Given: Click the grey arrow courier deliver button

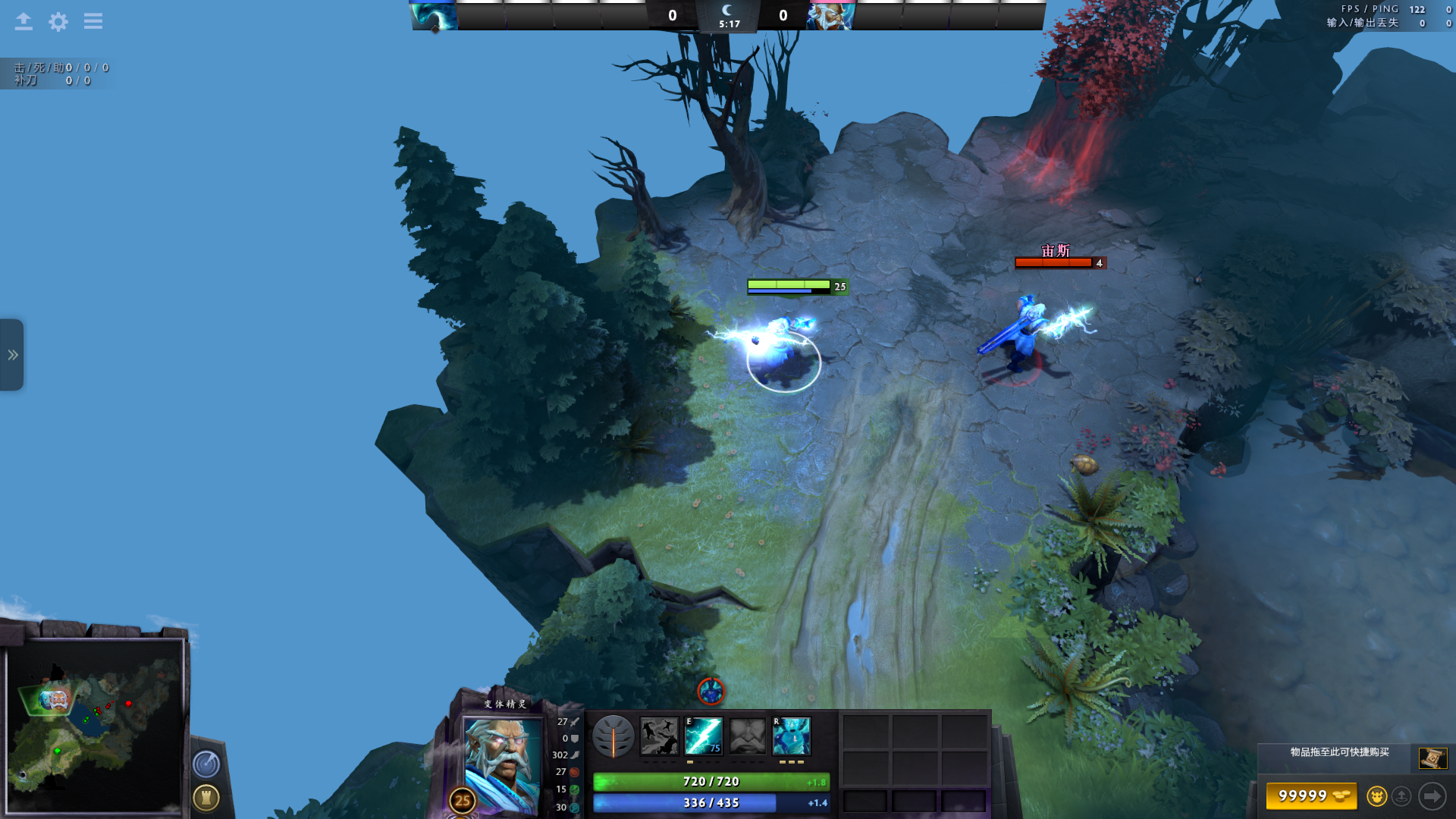Looking at the screenshot, I should coord(1432,796).
